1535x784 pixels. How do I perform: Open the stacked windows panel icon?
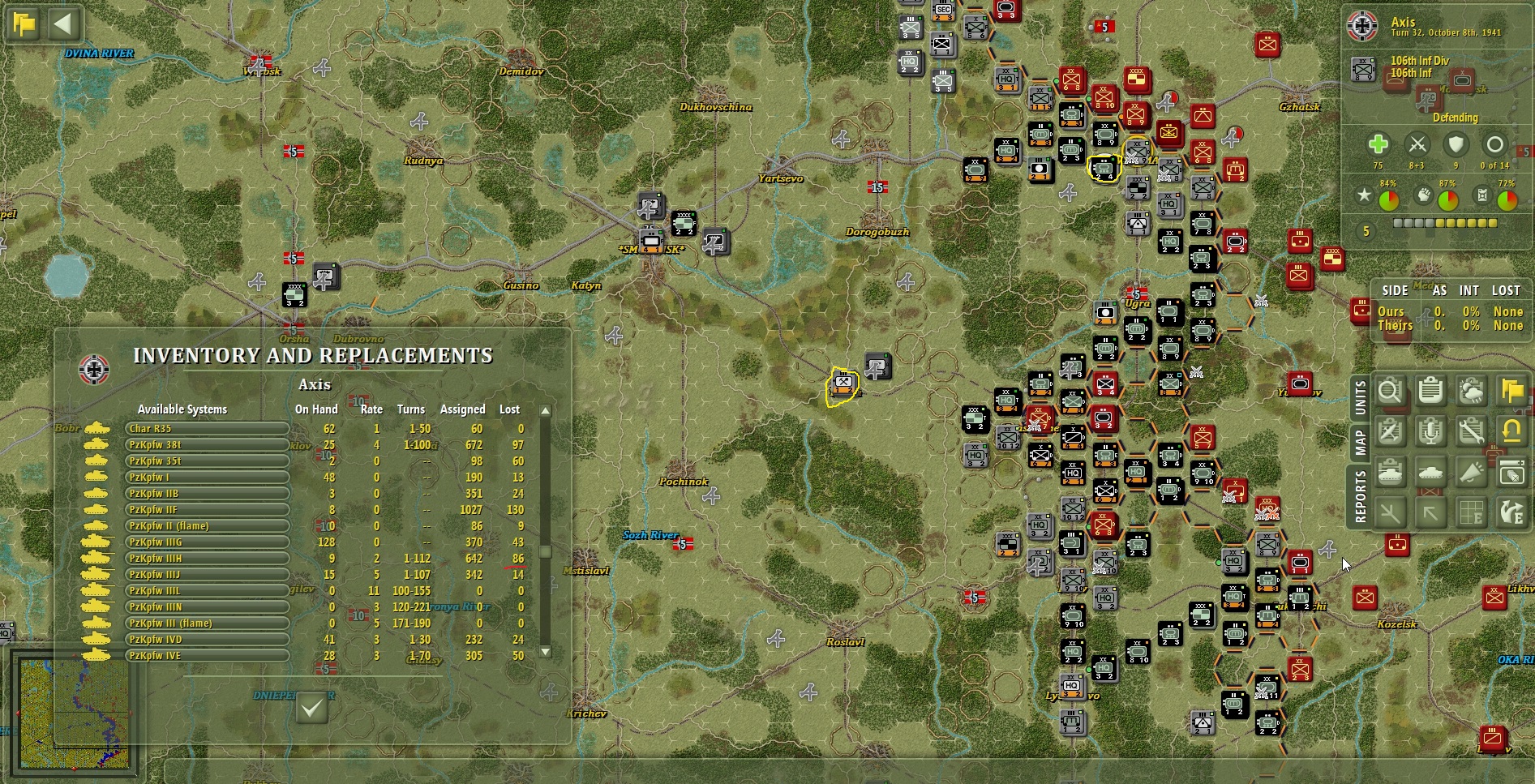[x=1511, y=472]
